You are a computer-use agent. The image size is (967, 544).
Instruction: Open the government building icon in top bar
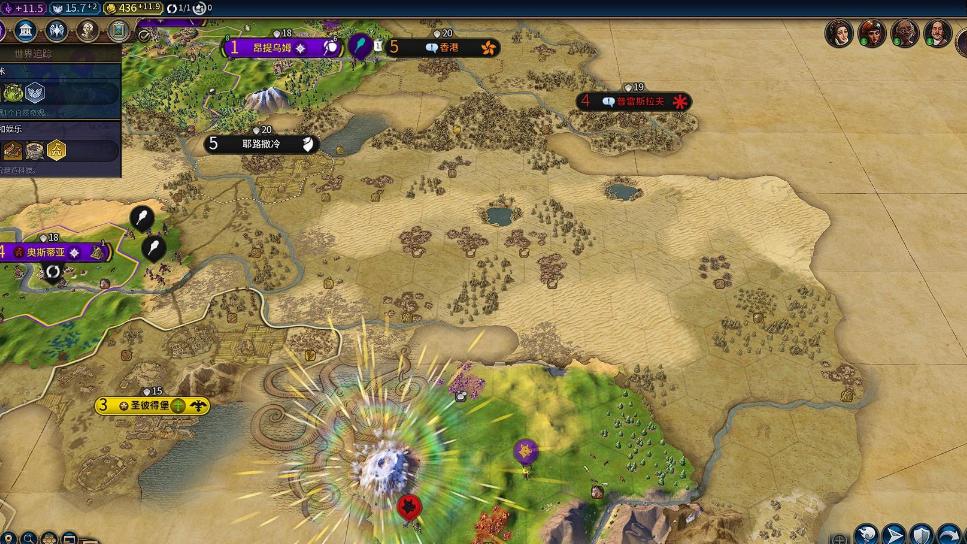(26, 30)
